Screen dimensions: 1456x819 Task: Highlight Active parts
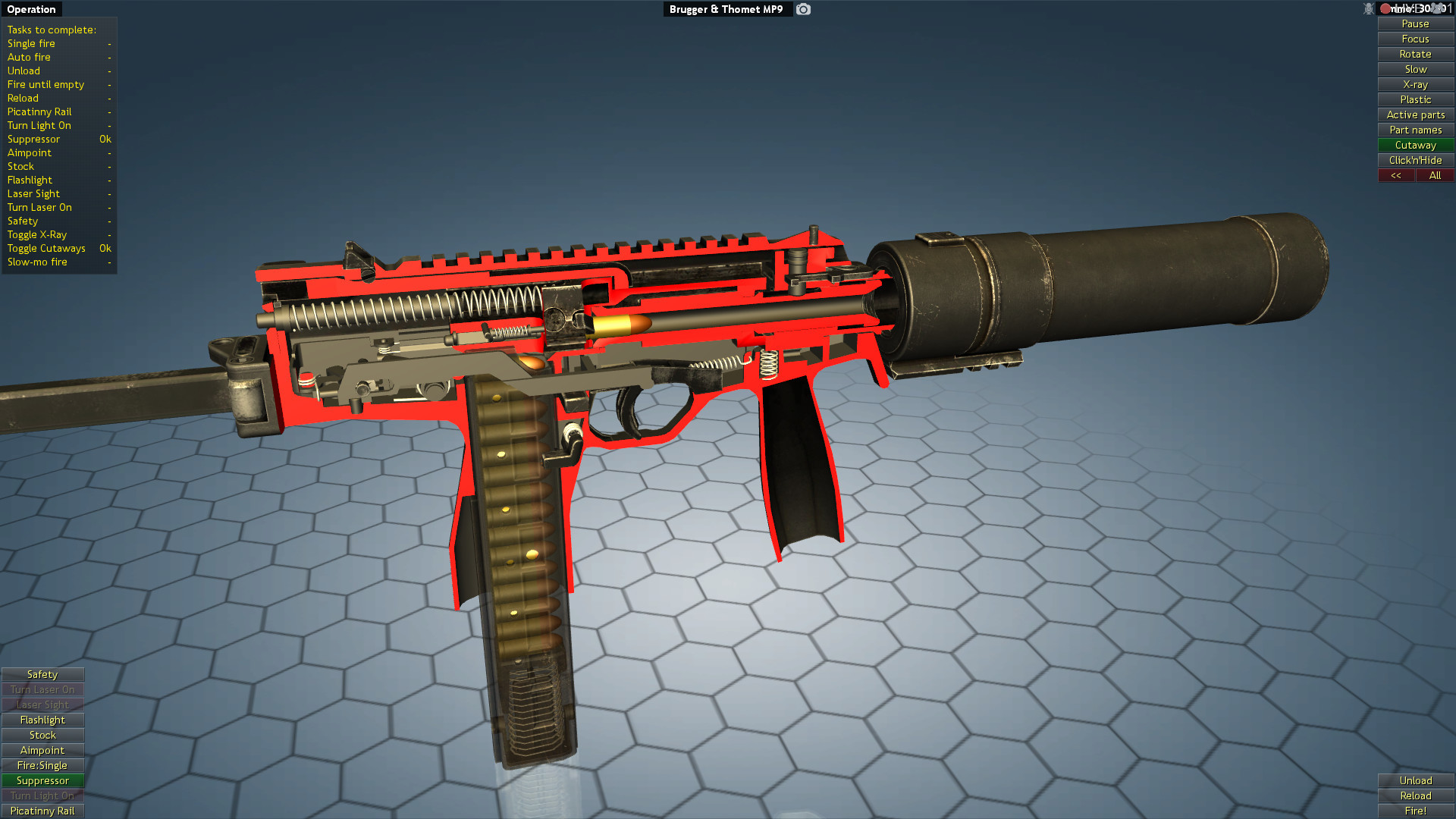(x=1415, y=115)
